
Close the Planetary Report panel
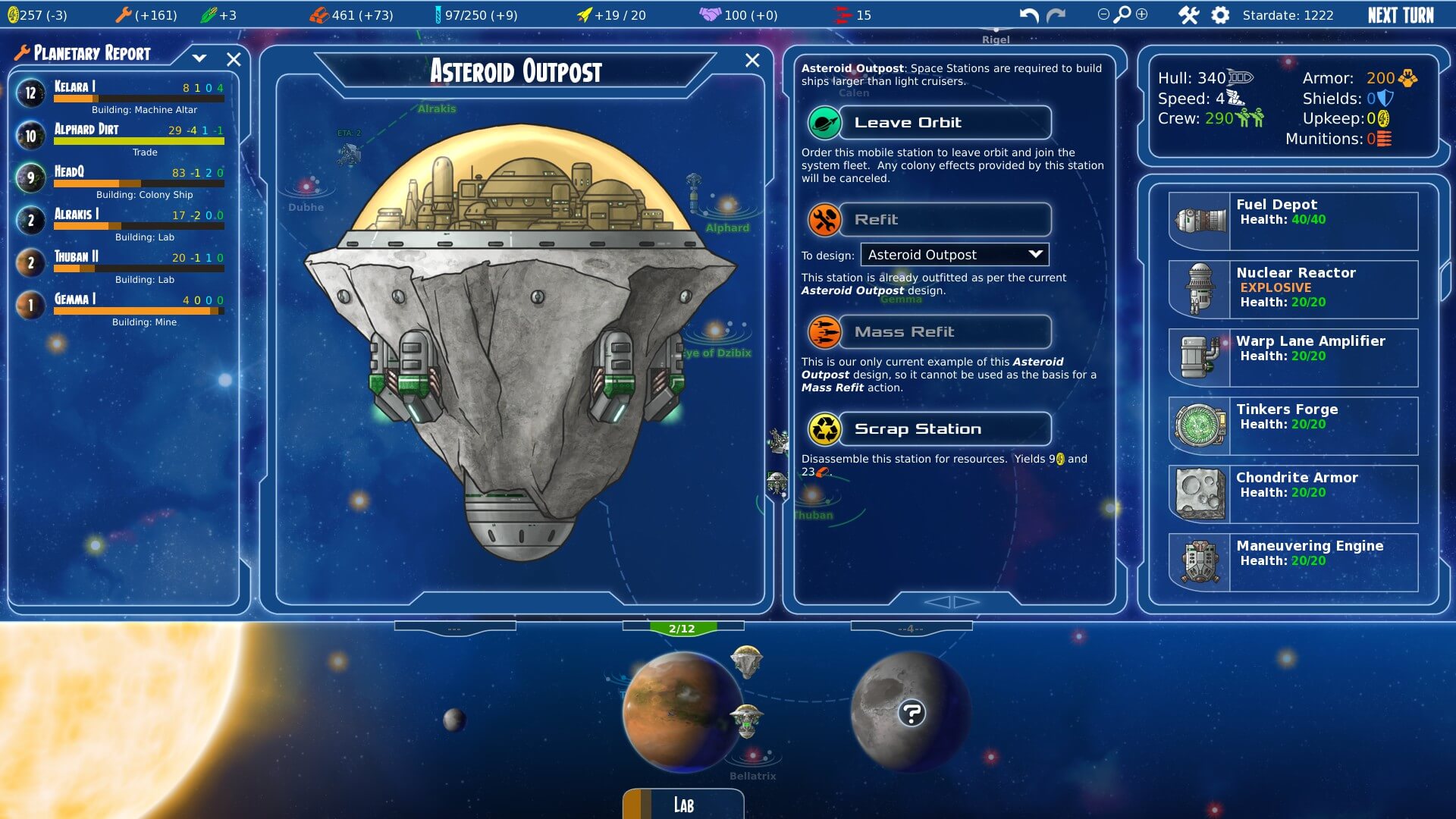234,59
